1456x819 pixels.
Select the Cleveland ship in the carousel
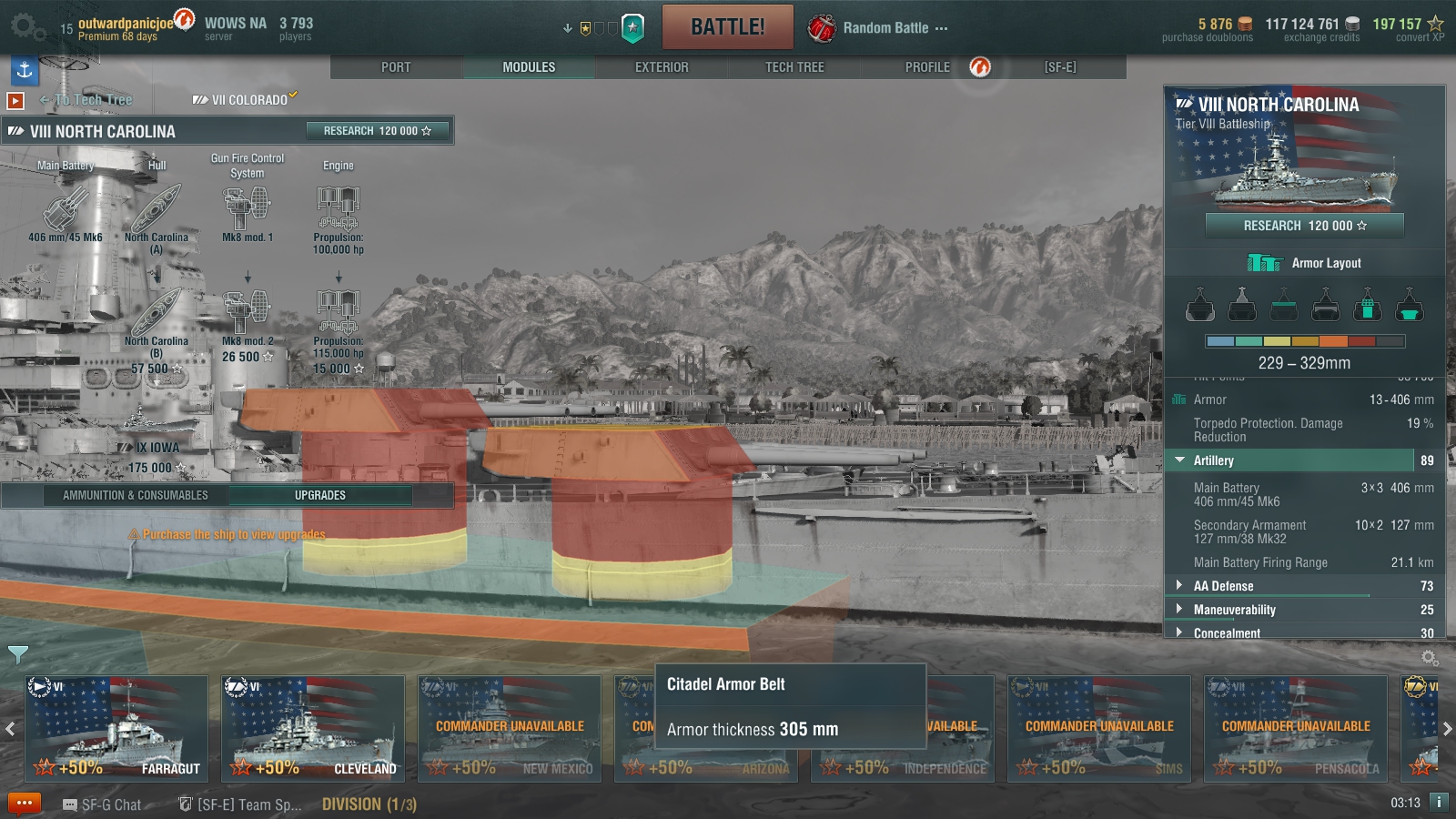point(313,728)
